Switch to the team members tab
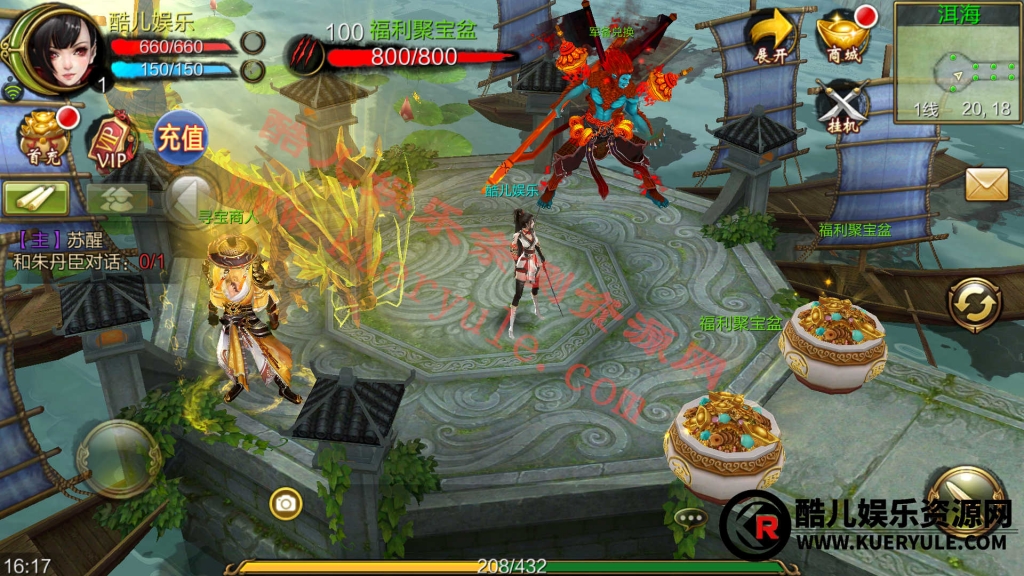The width and height of the screenshot is (1024, 576). click(116, 197)
